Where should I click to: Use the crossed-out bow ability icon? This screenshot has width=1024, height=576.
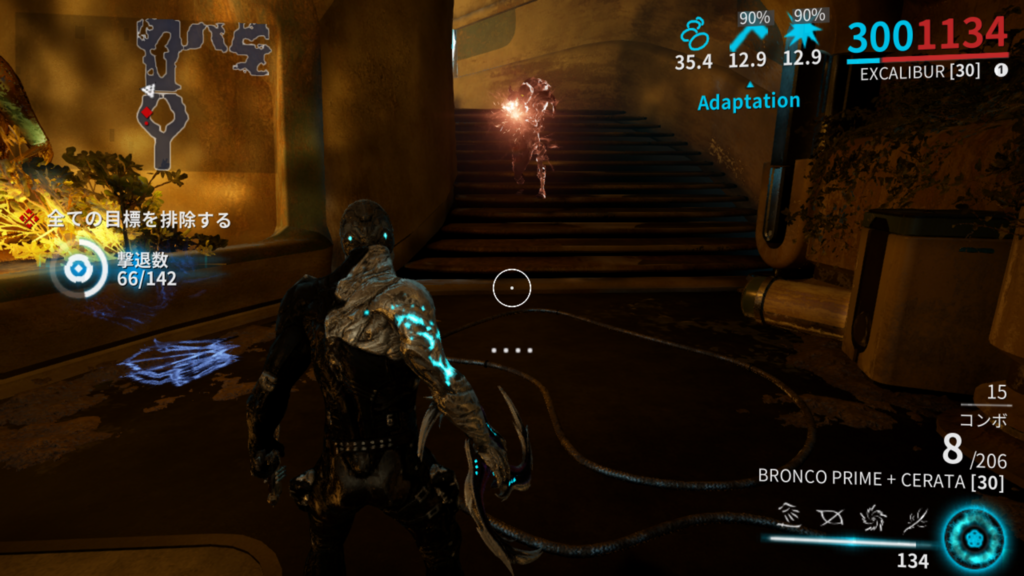[x=828, y=518]
